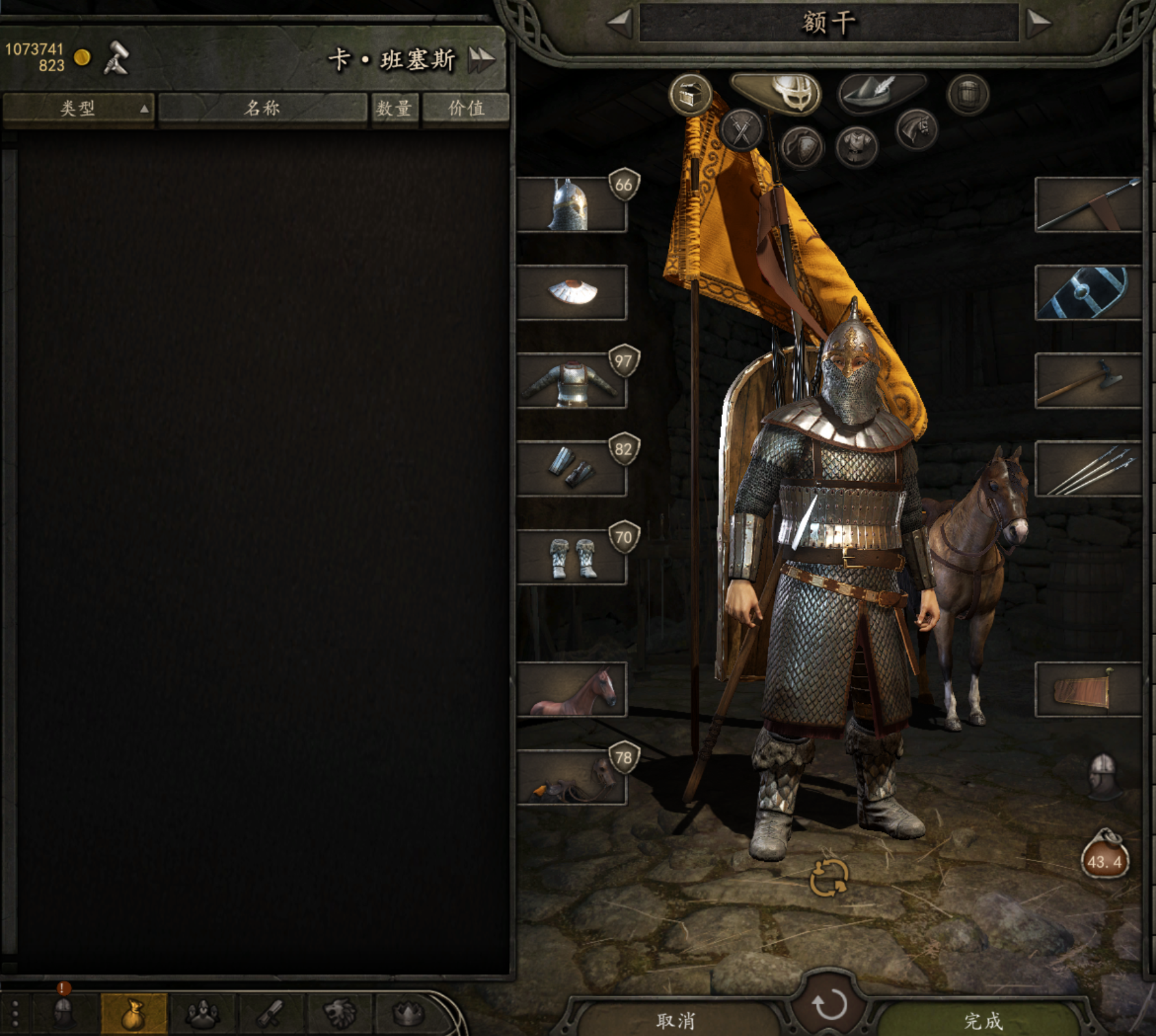Click the 取消 (Cancel) button
This screenshot has width=1156, height=1036.
[x=675, y=1020]
